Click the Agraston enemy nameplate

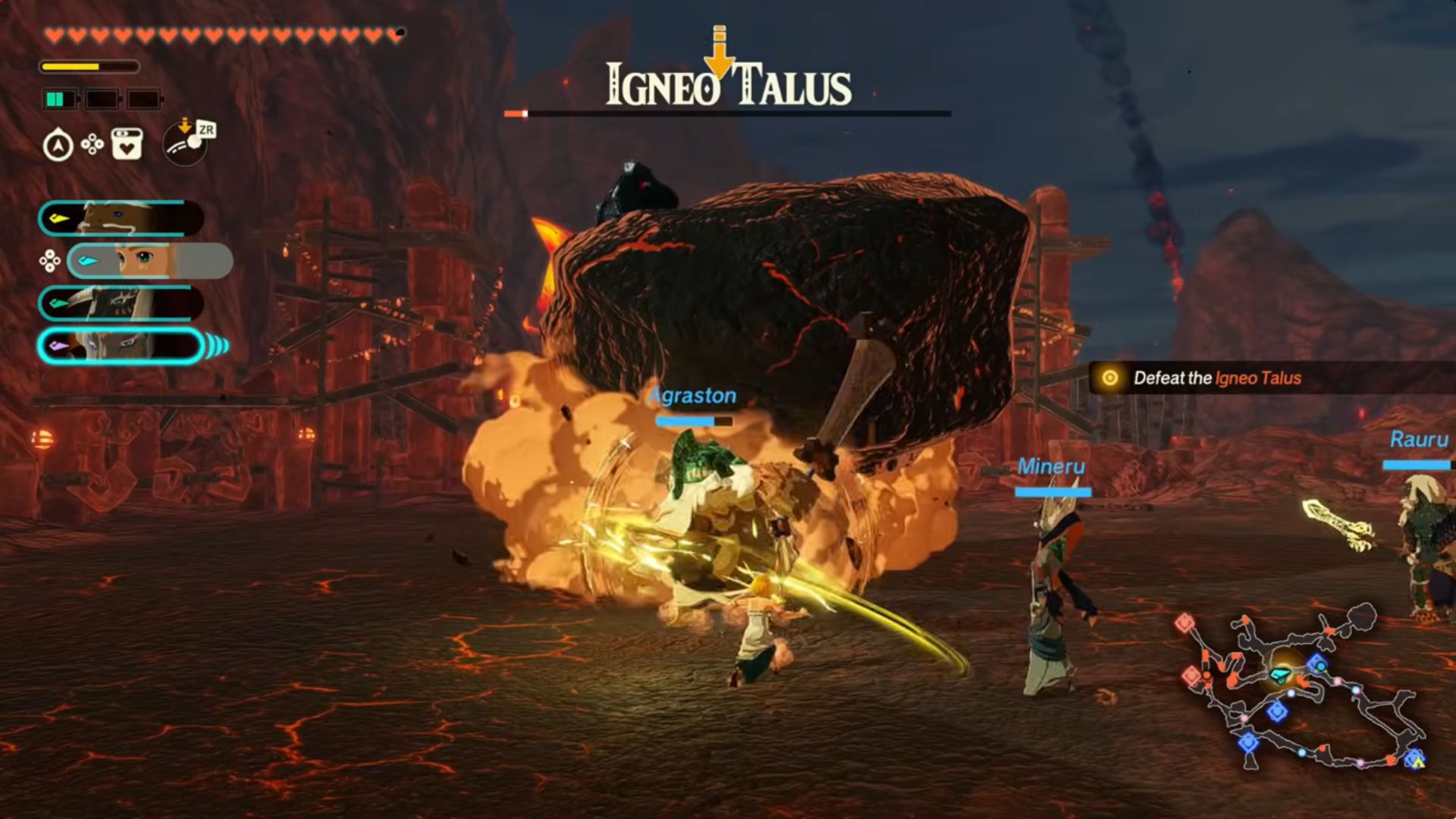(692, 395)
